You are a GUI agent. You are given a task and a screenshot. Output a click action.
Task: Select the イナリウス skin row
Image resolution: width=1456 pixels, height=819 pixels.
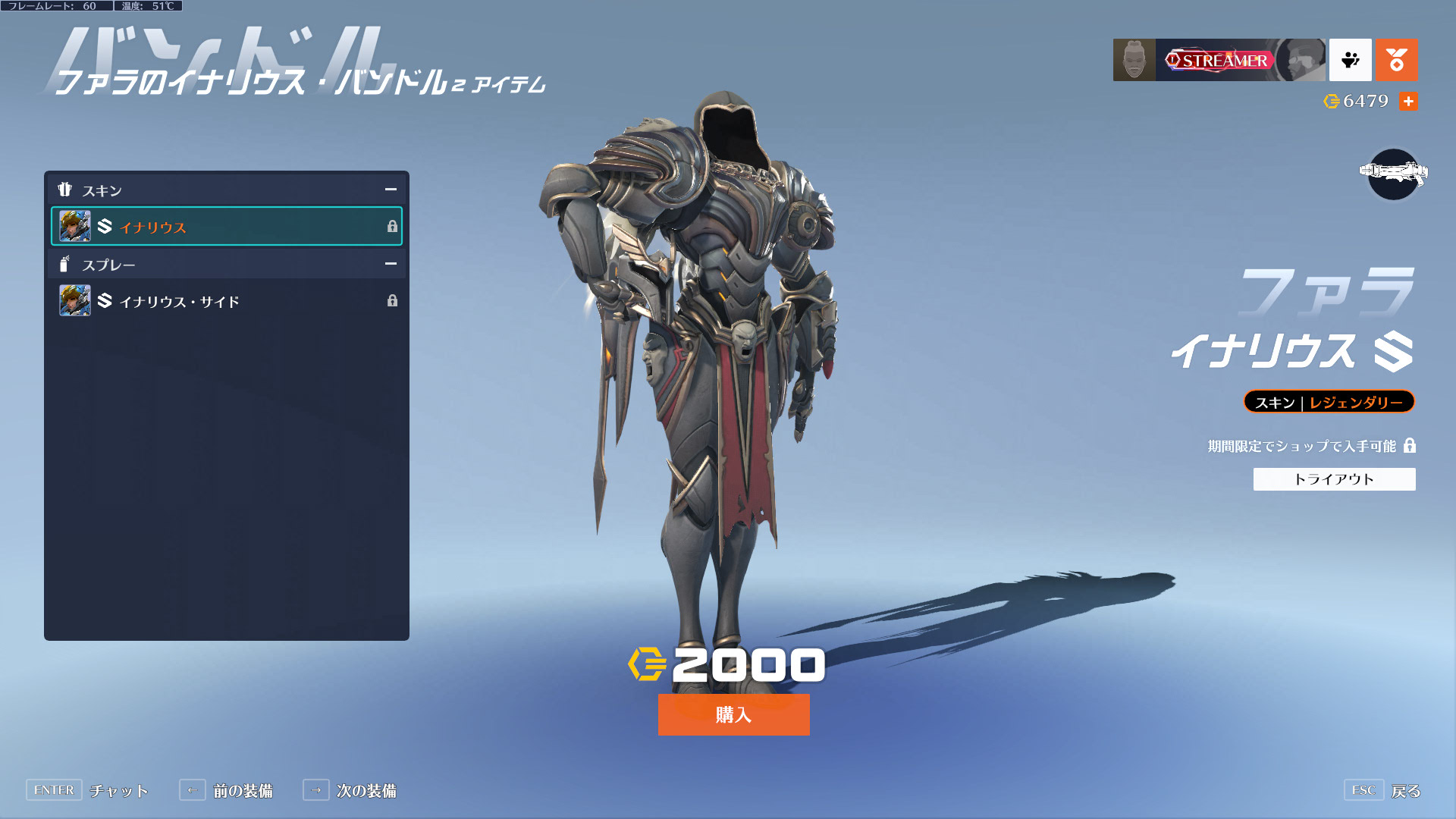pos(226,226)
